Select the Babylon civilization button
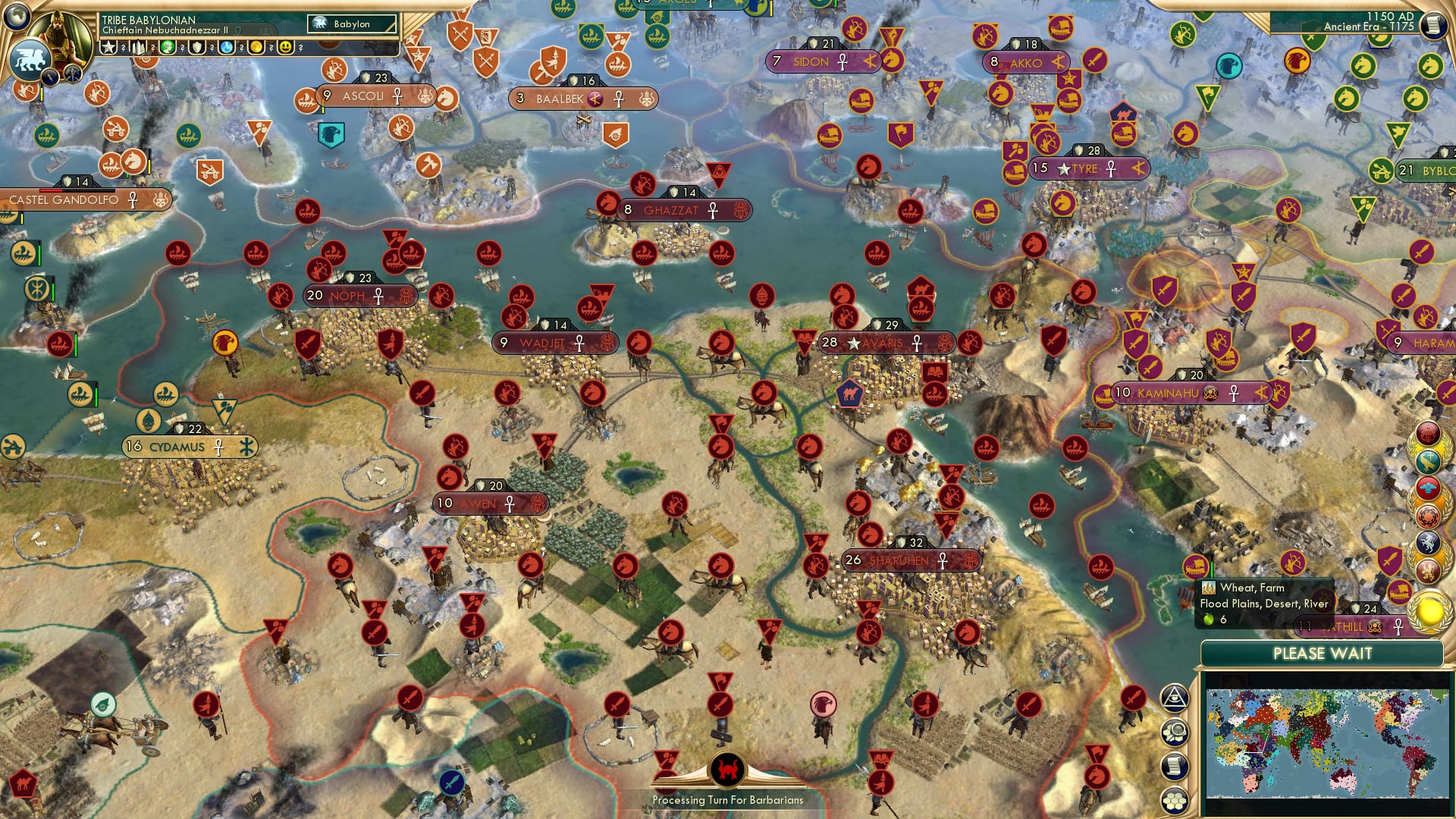Image resolution: width=1456 pixels, height=819 pixels. [352, 24]
